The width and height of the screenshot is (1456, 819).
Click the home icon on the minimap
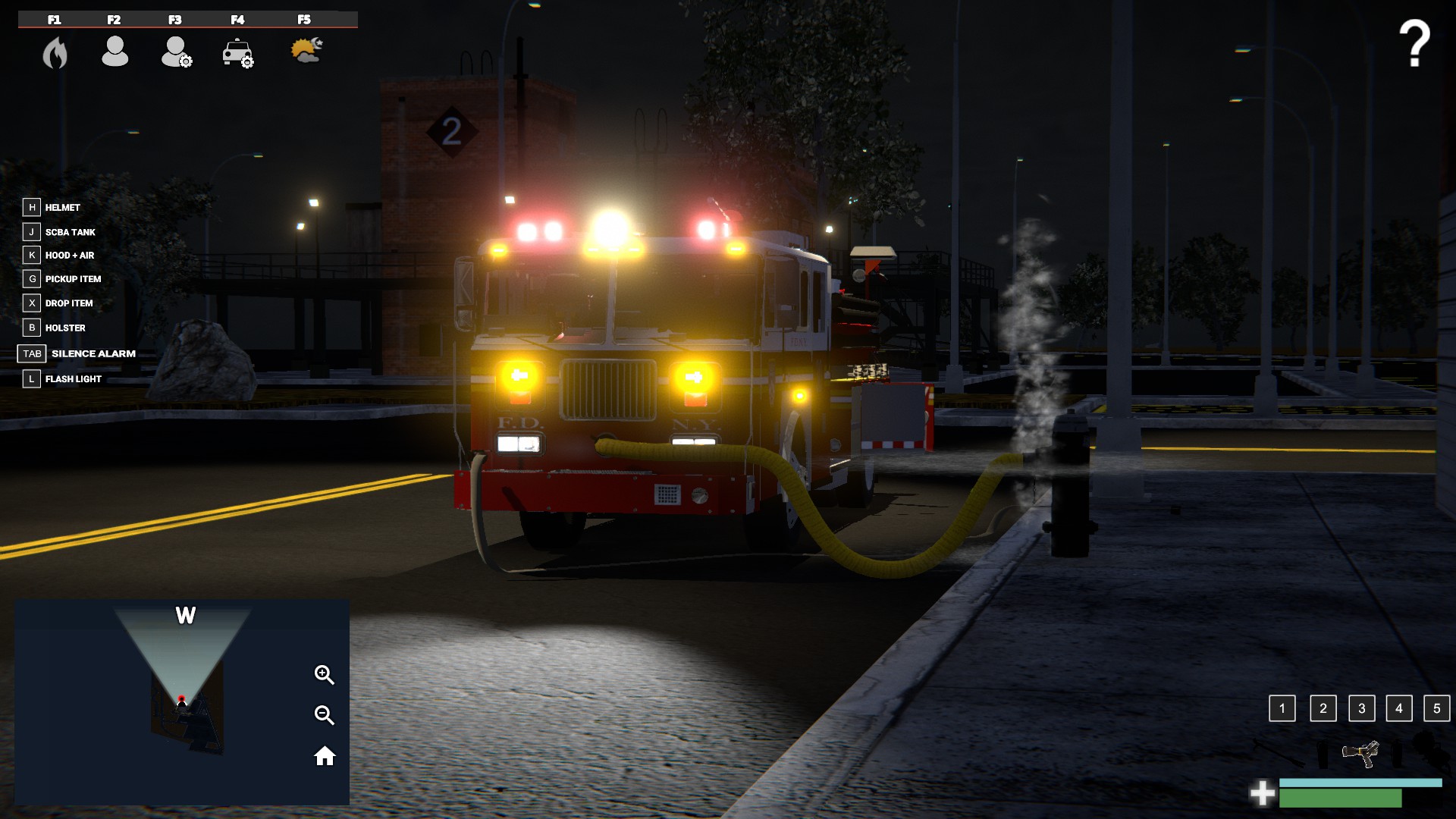[325, 755]
